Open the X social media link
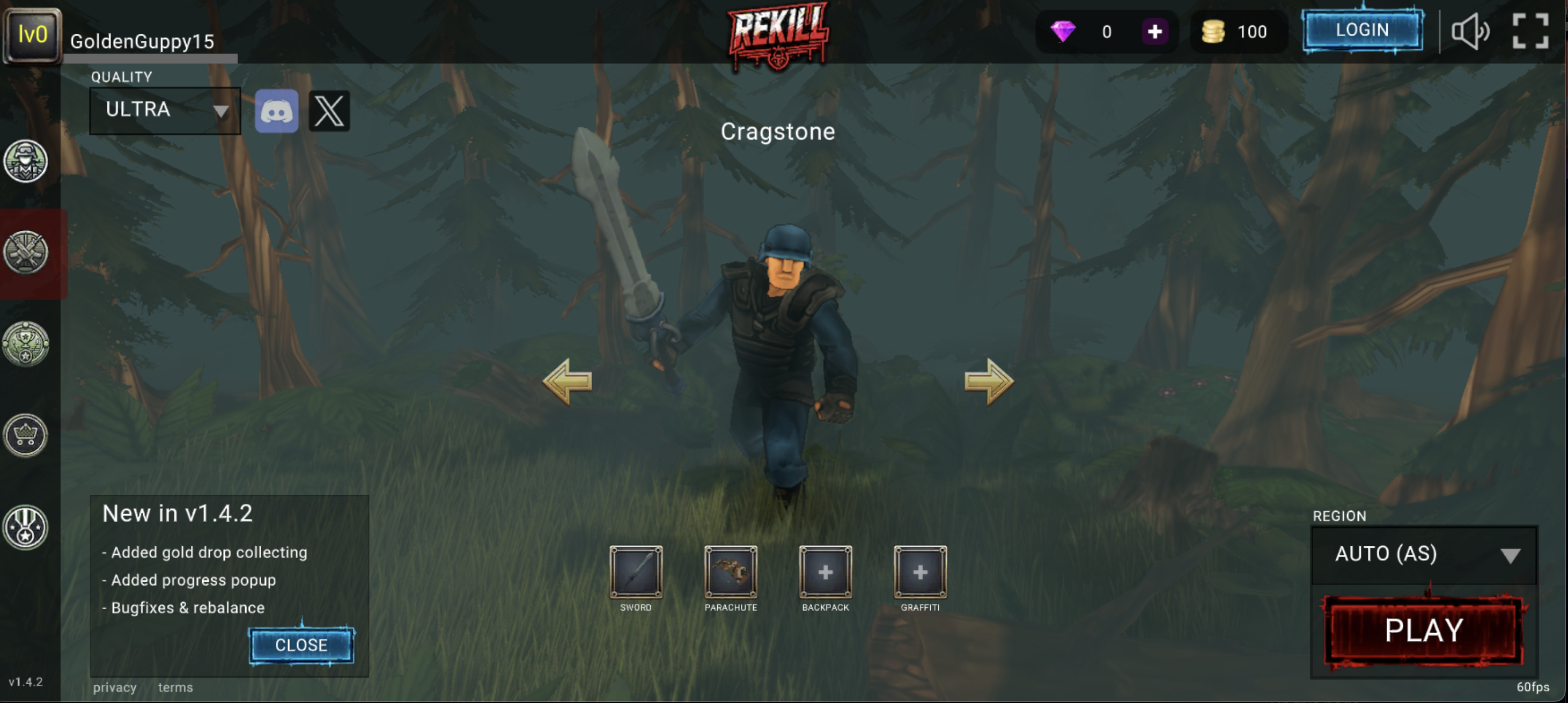 coord(329,112)
